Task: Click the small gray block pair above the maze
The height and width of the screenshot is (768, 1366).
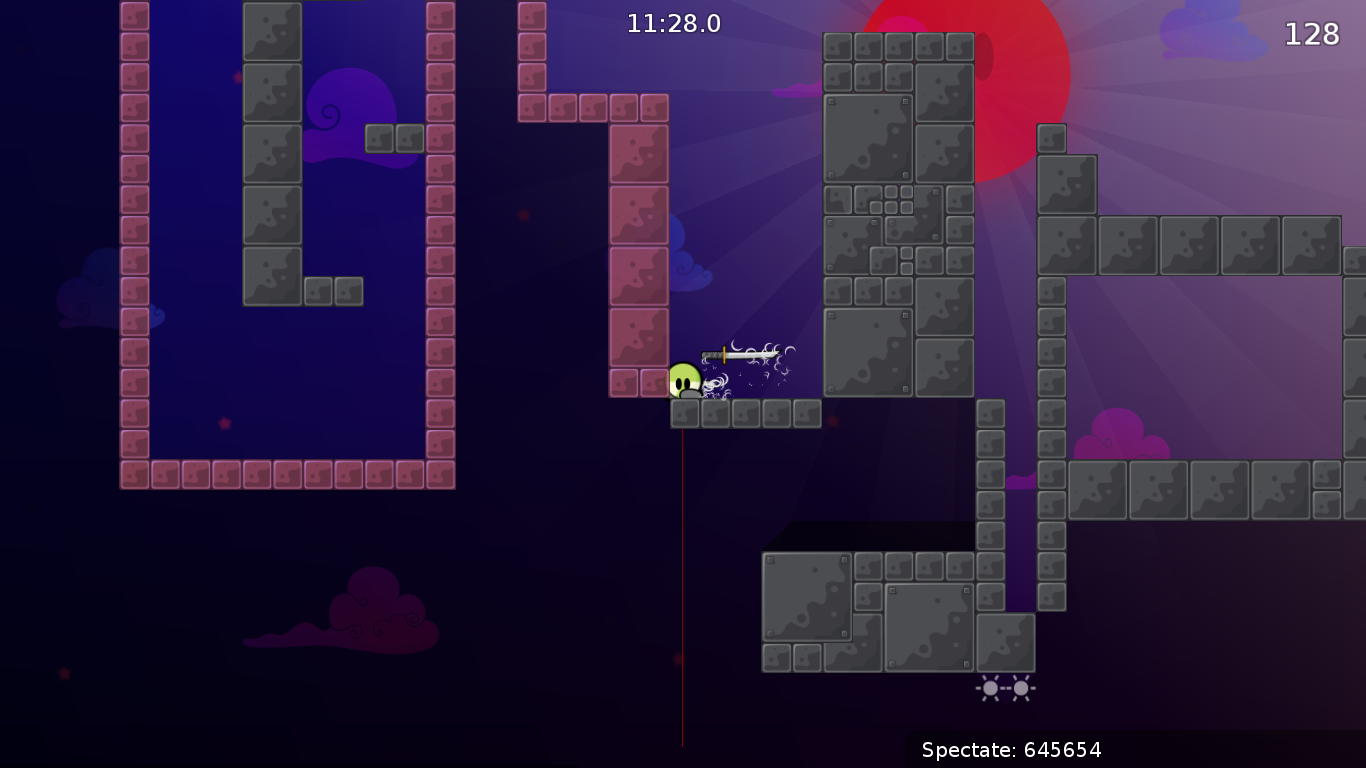Action: [392, 139]
